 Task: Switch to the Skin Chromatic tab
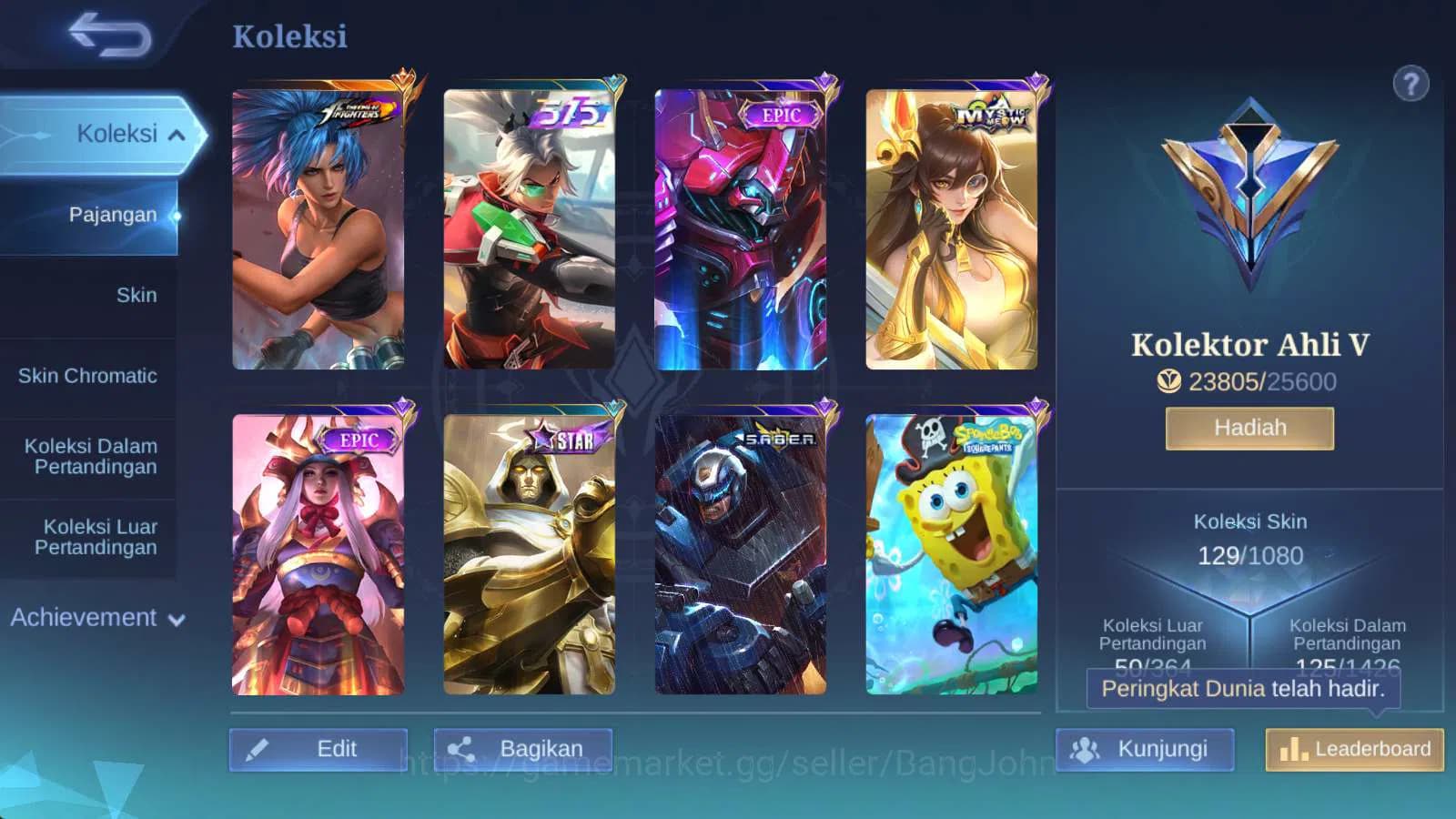[x=87, y=375]
